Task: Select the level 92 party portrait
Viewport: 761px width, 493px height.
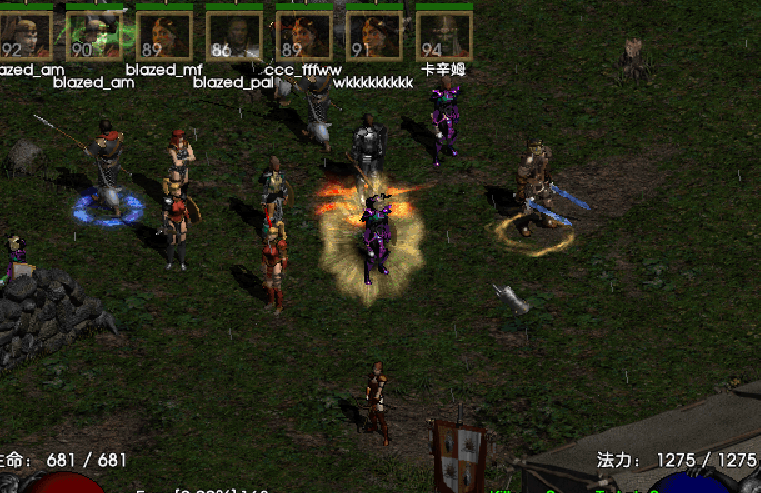Action: point(24,35)
